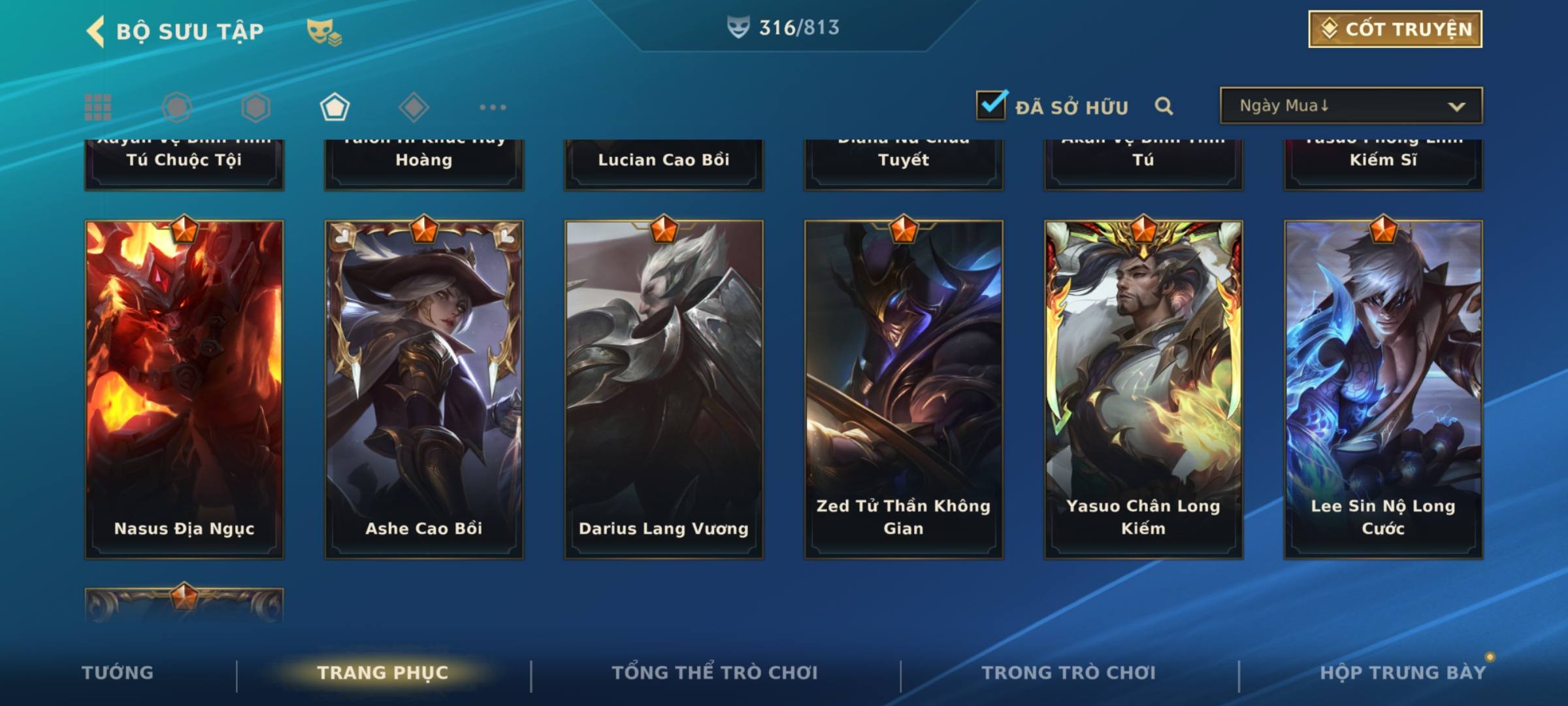
Task: Pick Lee Sin Nộ Long Cước skin
Action: pos(1383,389)
